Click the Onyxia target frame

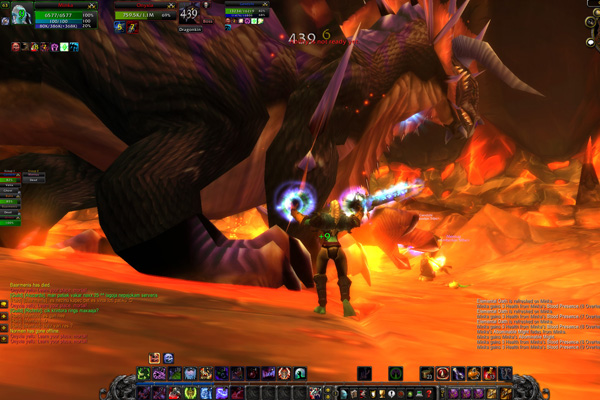coord(140,14)
